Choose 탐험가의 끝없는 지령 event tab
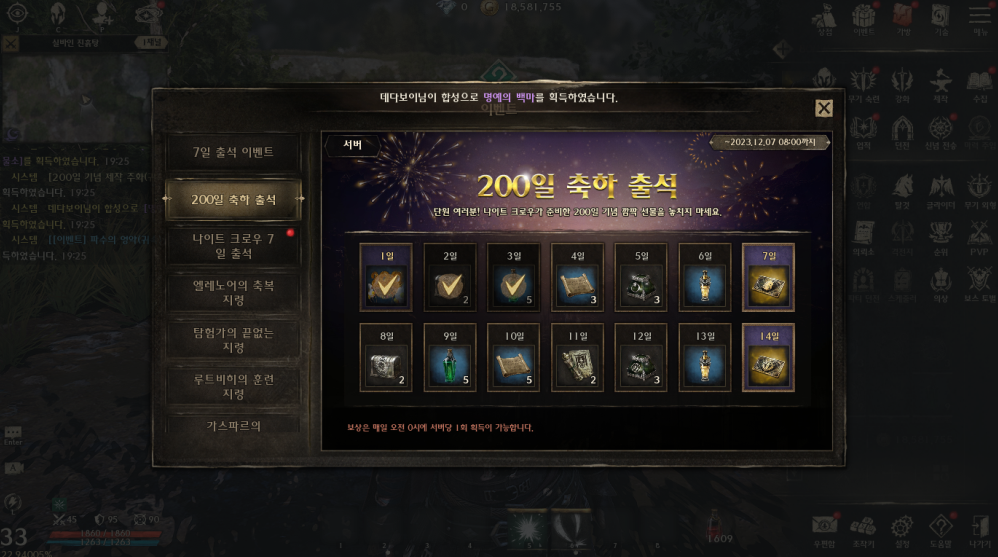Screen dimensions: 998x557 pyautogui.click(x=233, y=340)
